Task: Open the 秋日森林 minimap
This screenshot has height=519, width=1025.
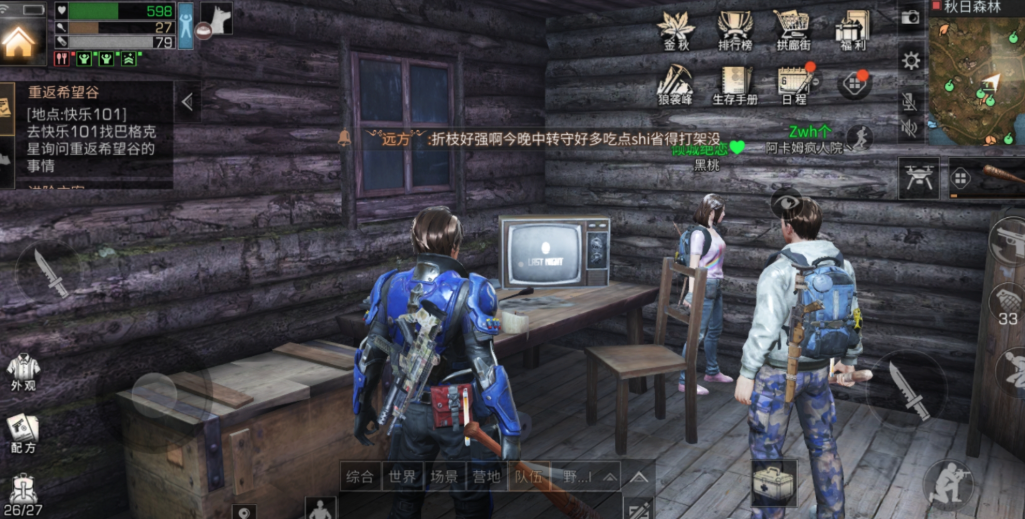Action: tap(976, 75)
